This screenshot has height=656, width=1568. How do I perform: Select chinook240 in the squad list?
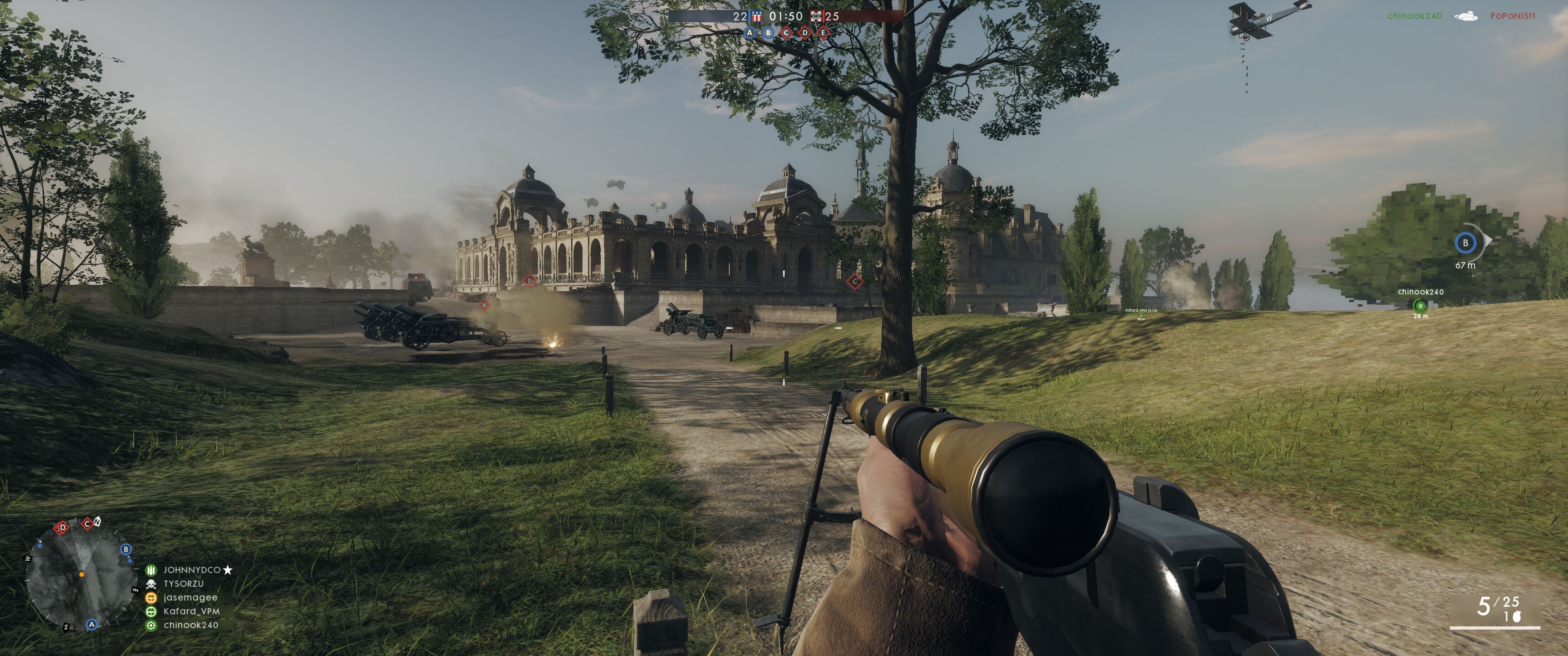pos(191,625)
